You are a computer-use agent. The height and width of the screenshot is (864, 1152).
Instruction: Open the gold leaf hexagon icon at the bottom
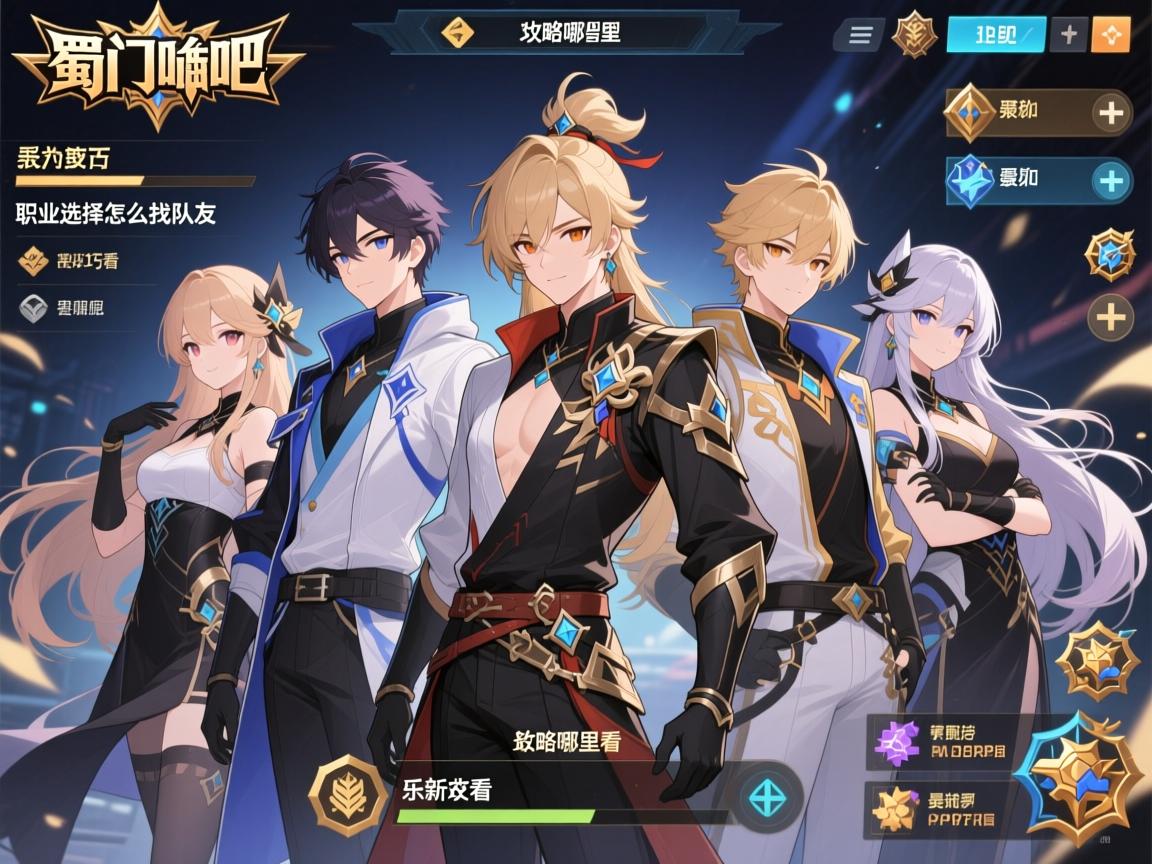point(347,796)
